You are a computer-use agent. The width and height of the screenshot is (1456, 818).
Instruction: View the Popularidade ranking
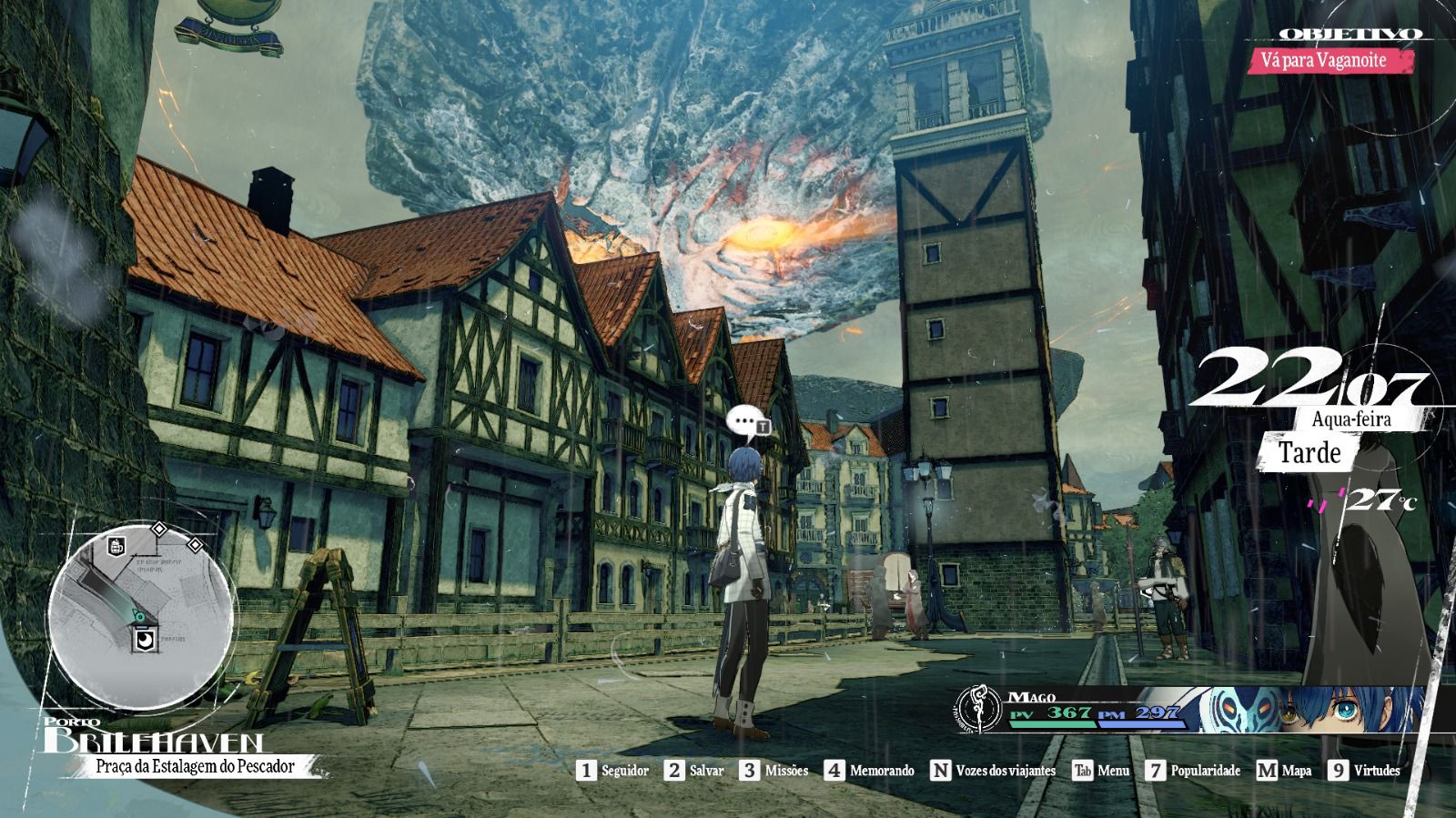pos(1193,771)
